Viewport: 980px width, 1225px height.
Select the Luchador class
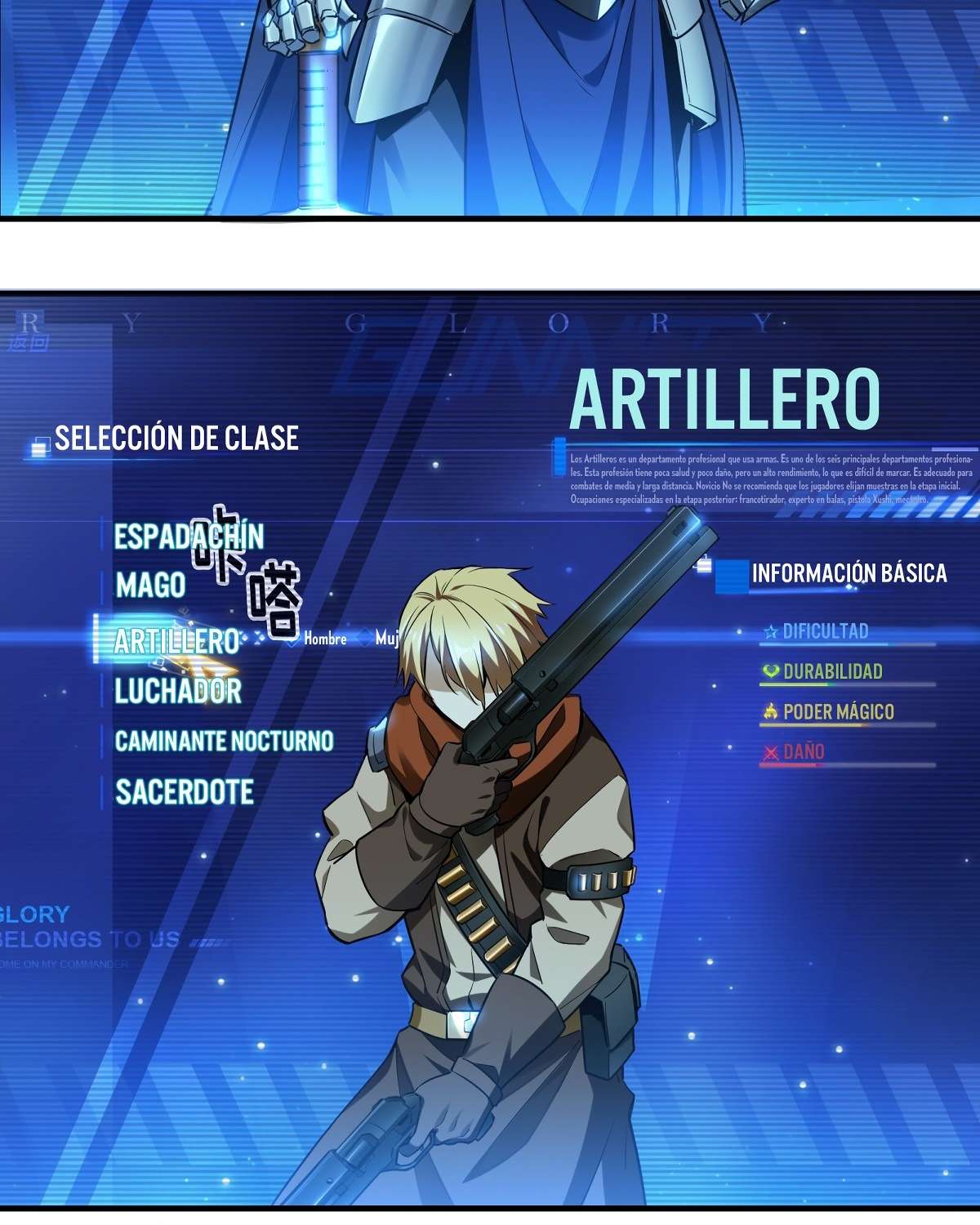point(178,691)
